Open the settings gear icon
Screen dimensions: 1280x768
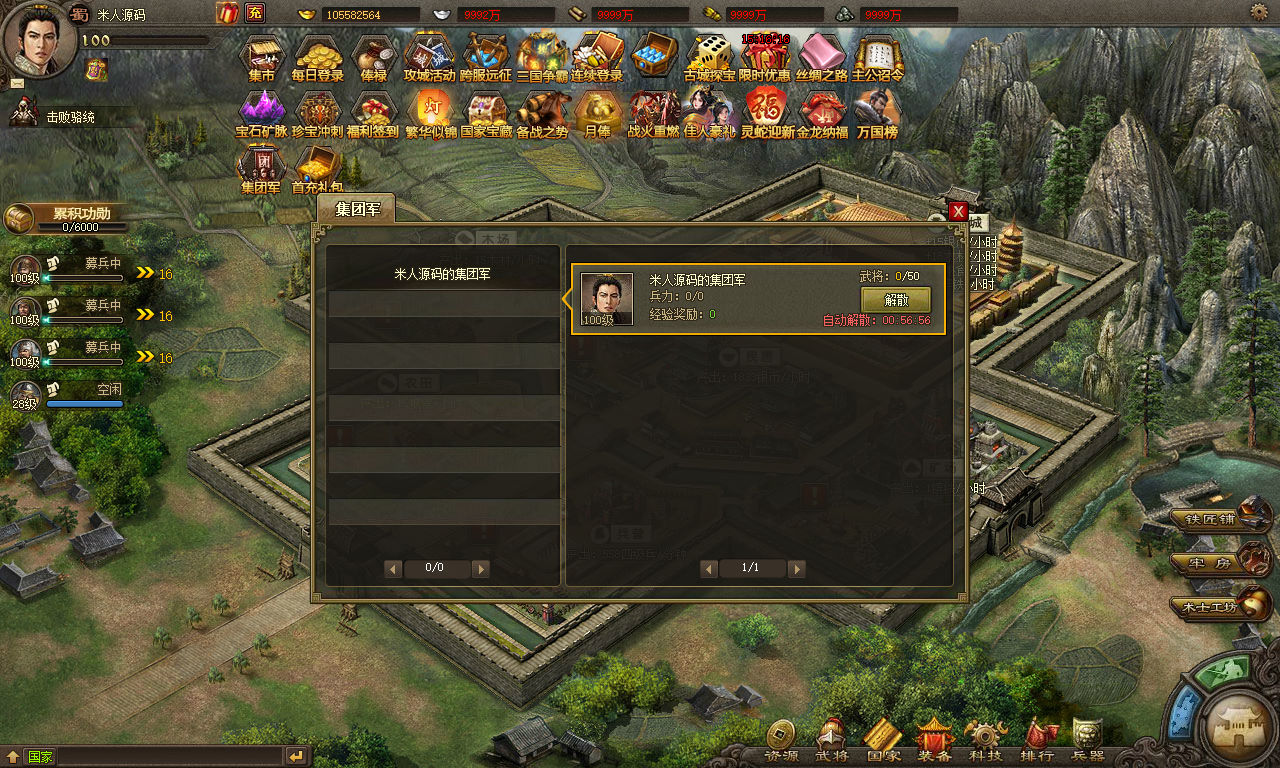pyautogui.click(x=1259, y=12)
